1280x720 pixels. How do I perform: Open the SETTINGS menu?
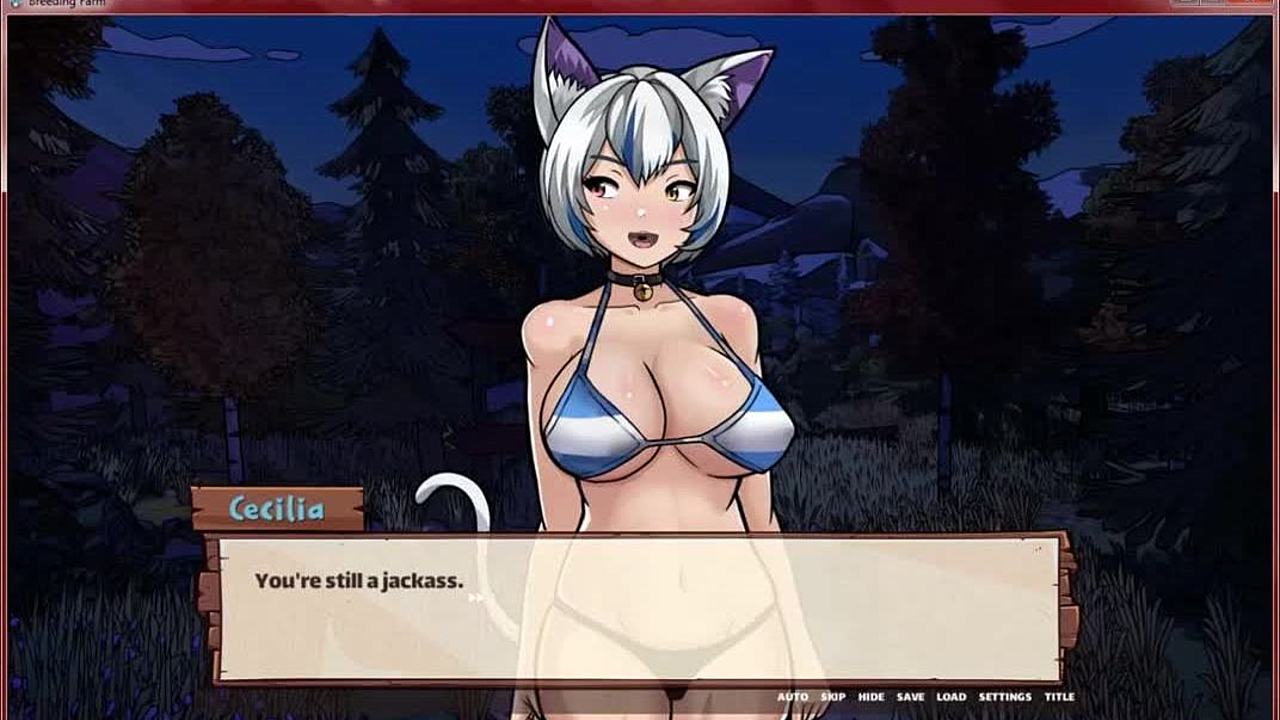1004,697
